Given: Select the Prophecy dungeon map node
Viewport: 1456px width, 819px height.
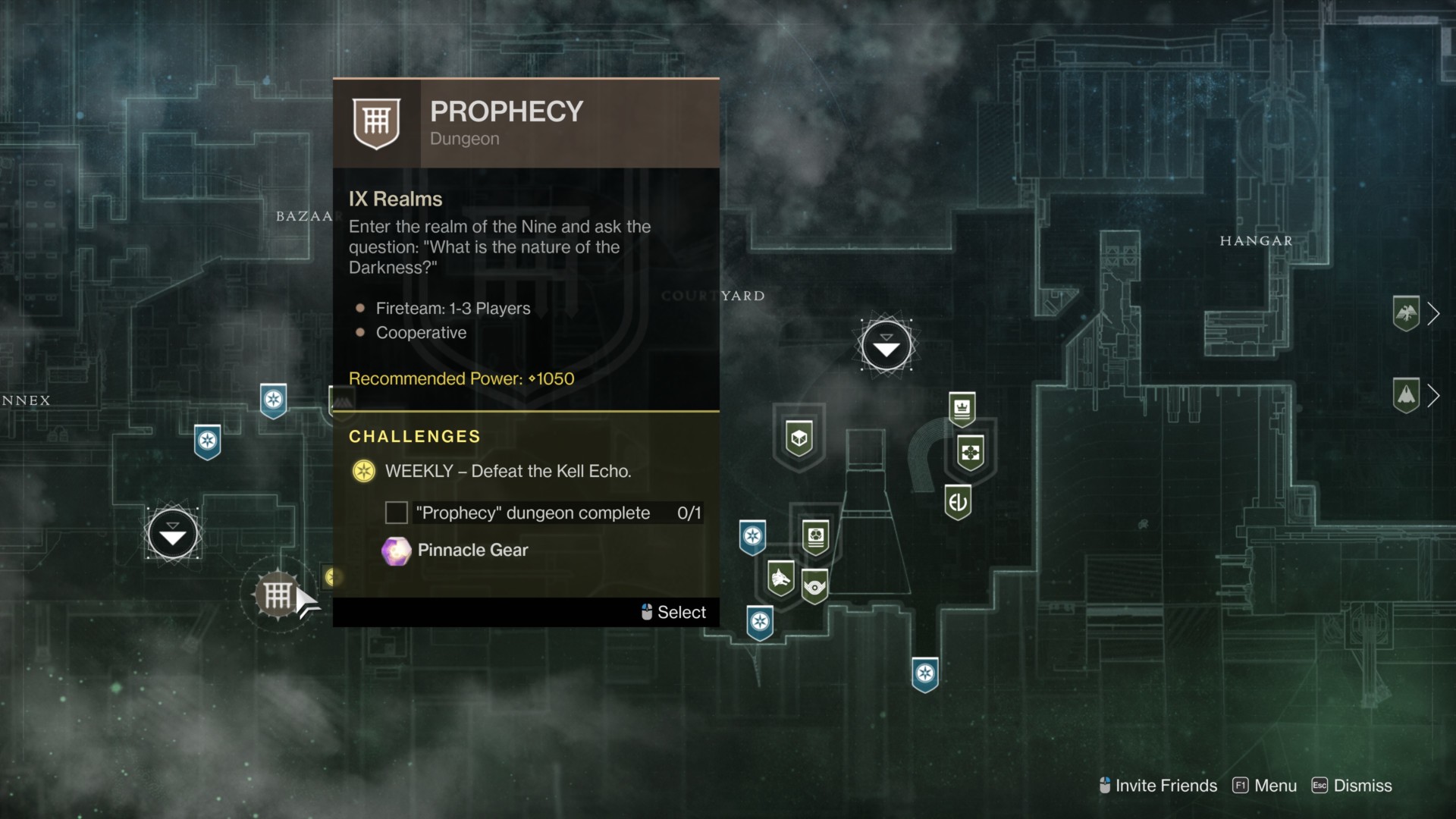Looking at the screenshot, I should pyautogui.click(x=278, y=595).
